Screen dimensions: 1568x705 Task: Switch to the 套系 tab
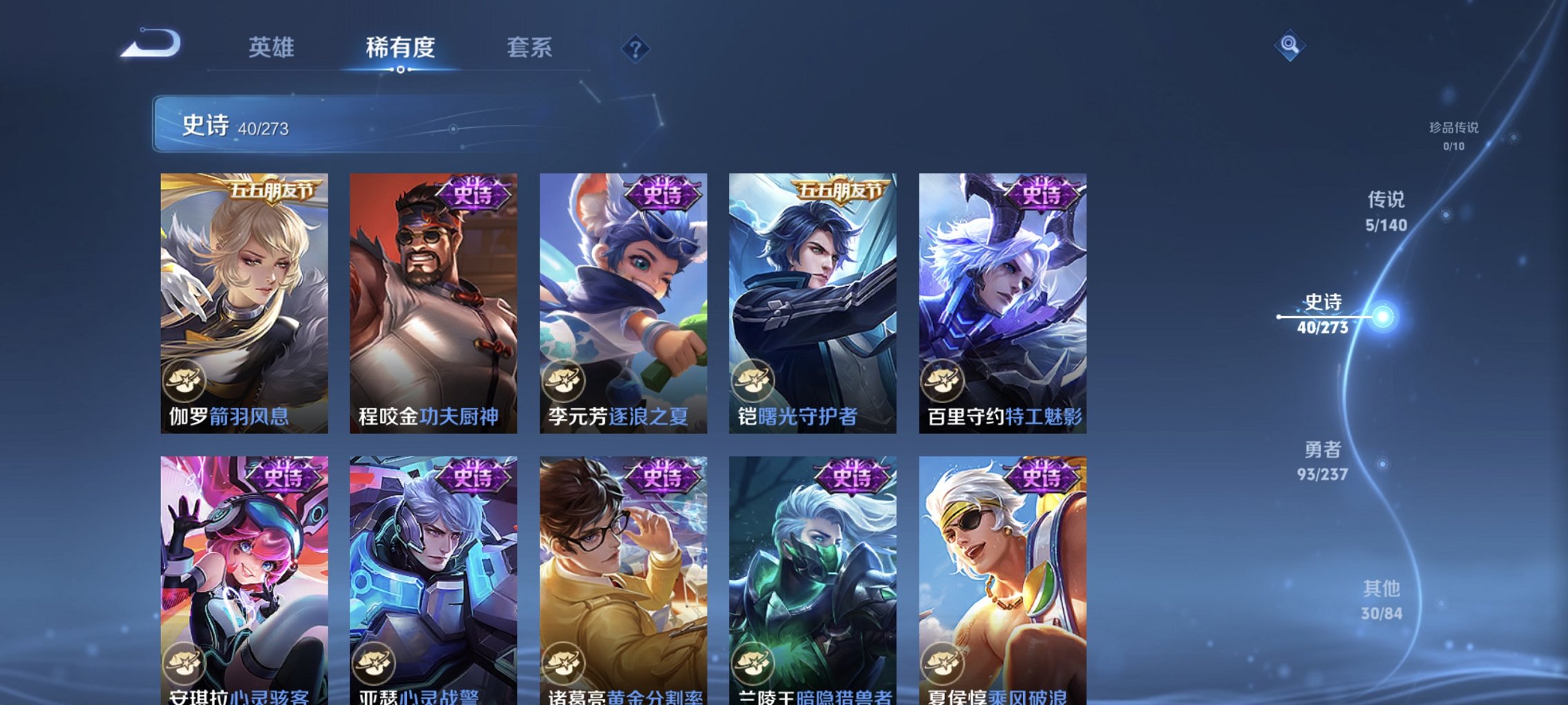[528, 48]
